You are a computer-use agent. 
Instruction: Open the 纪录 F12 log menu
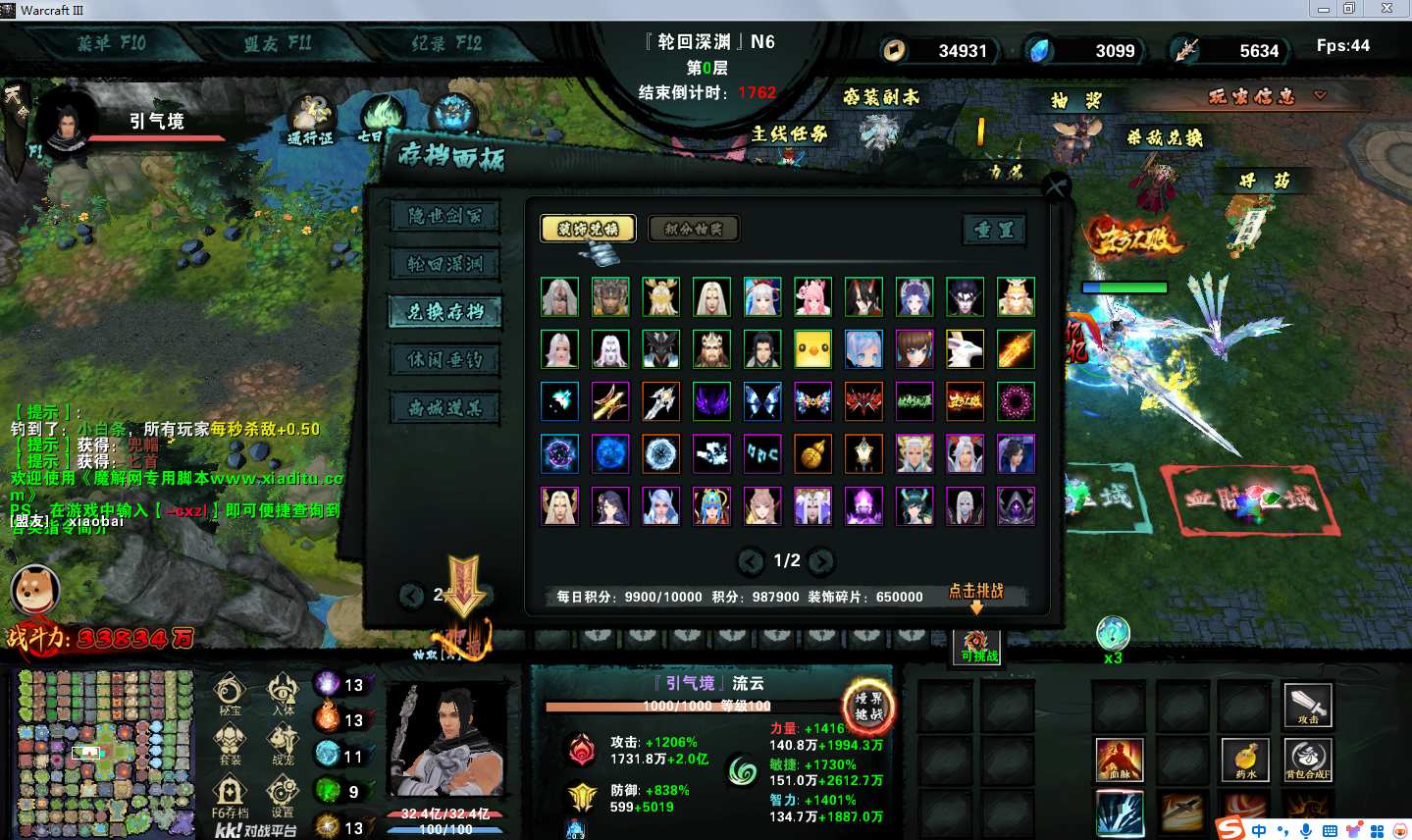[x=446, y=43]
